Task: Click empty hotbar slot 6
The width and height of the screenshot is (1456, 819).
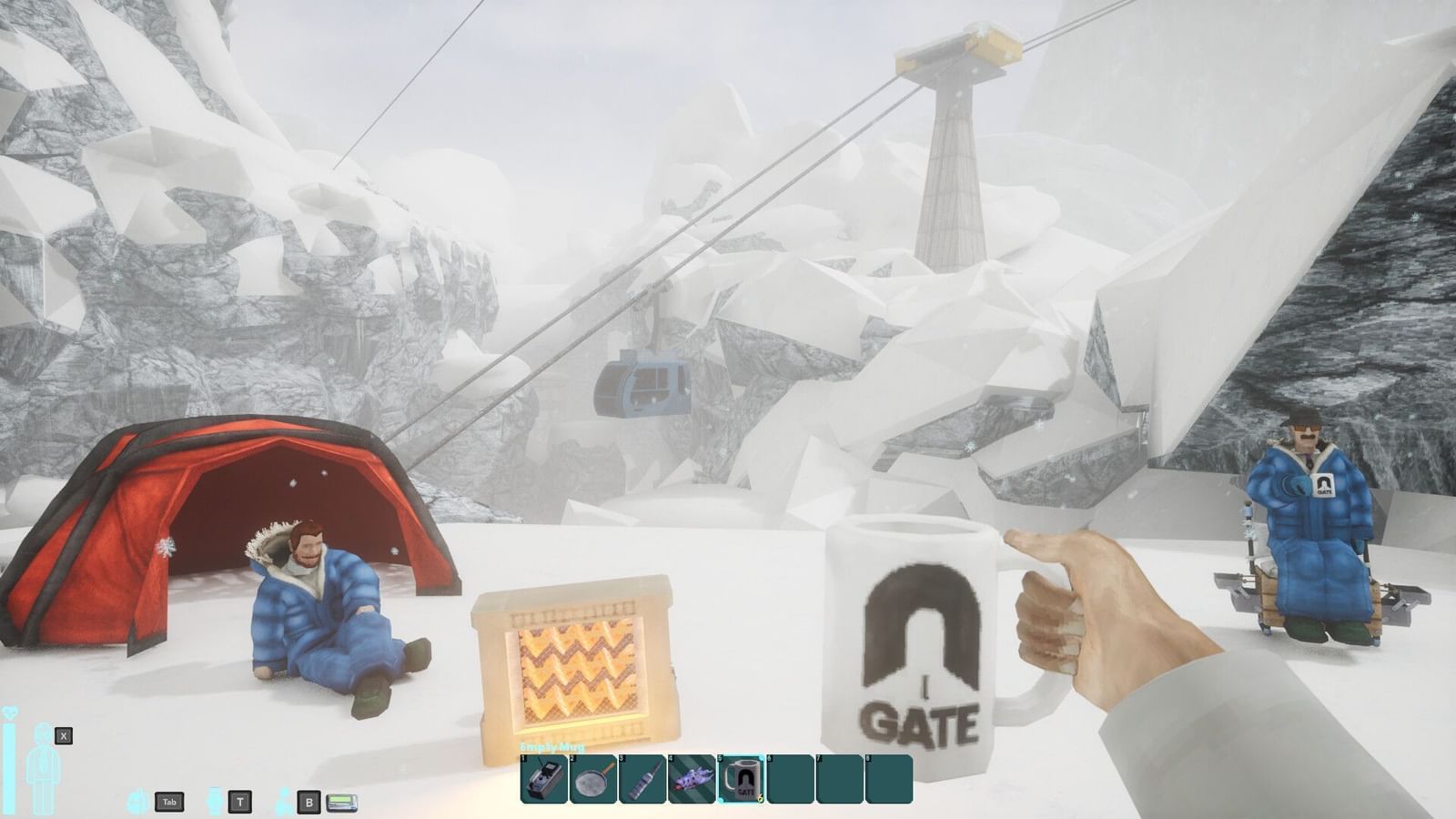Action: (788, 779)
